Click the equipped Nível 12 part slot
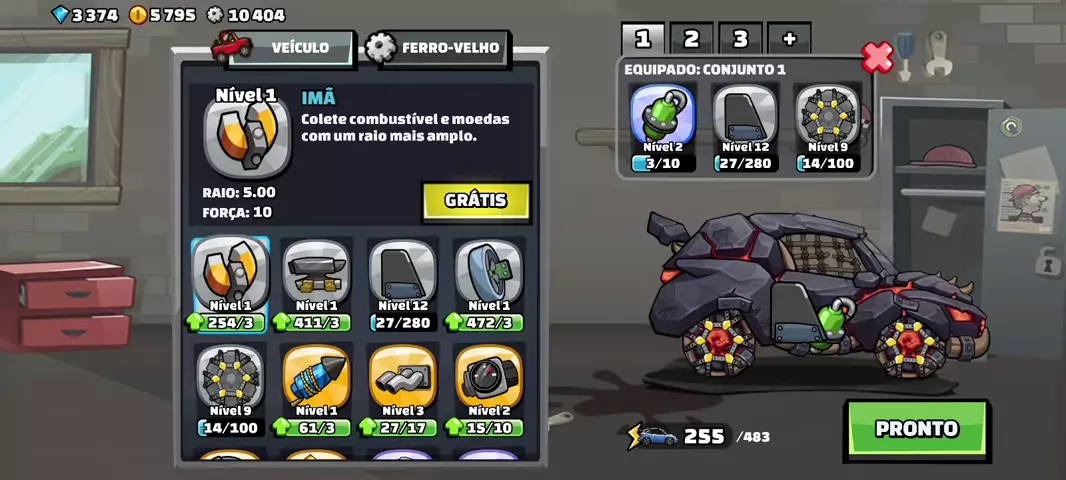Viewport: 1066px width, 480px height. pos(745,126)
